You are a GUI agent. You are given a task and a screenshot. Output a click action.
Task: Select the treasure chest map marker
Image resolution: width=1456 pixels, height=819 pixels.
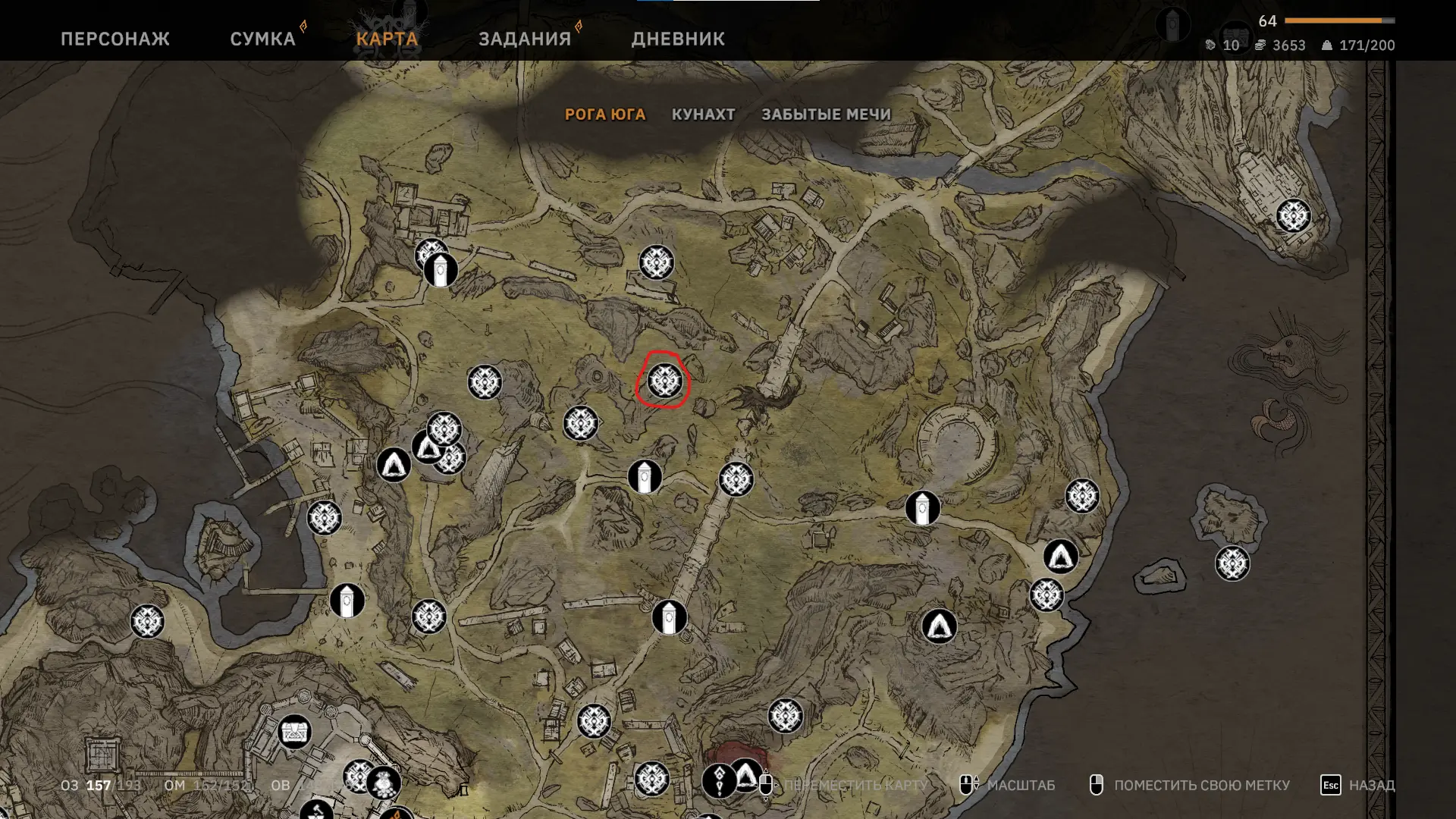pyautogui.click(x=294, y=732)
